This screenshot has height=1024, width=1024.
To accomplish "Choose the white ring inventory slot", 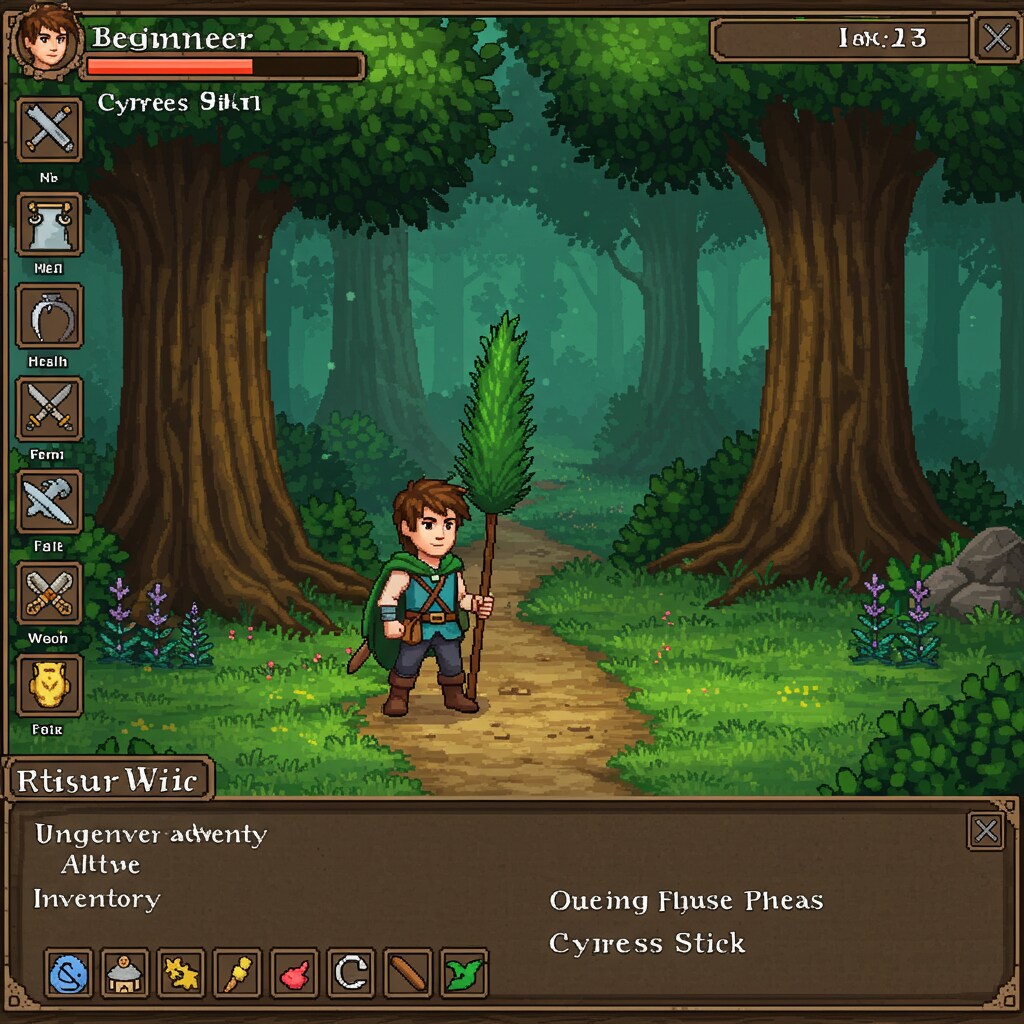I will [350, 973].
